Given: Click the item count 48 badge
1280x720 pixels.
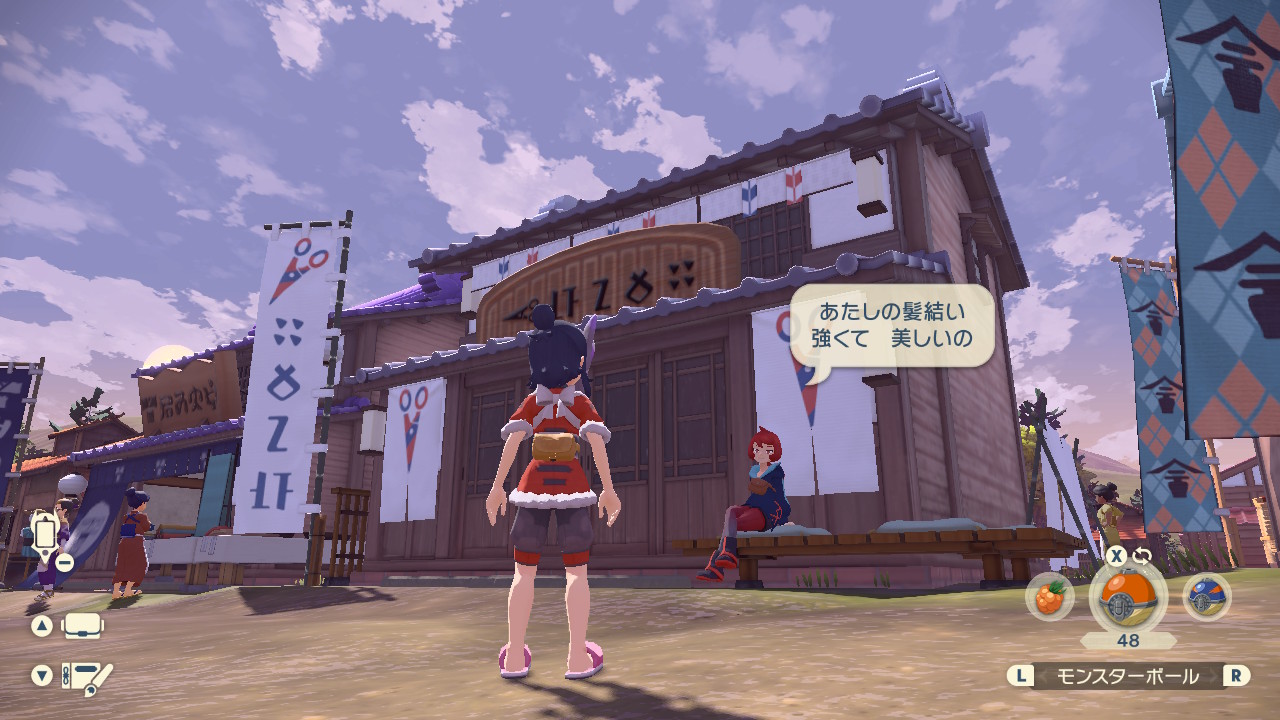Looking at the screenshot, I should tap(1128, 639).
